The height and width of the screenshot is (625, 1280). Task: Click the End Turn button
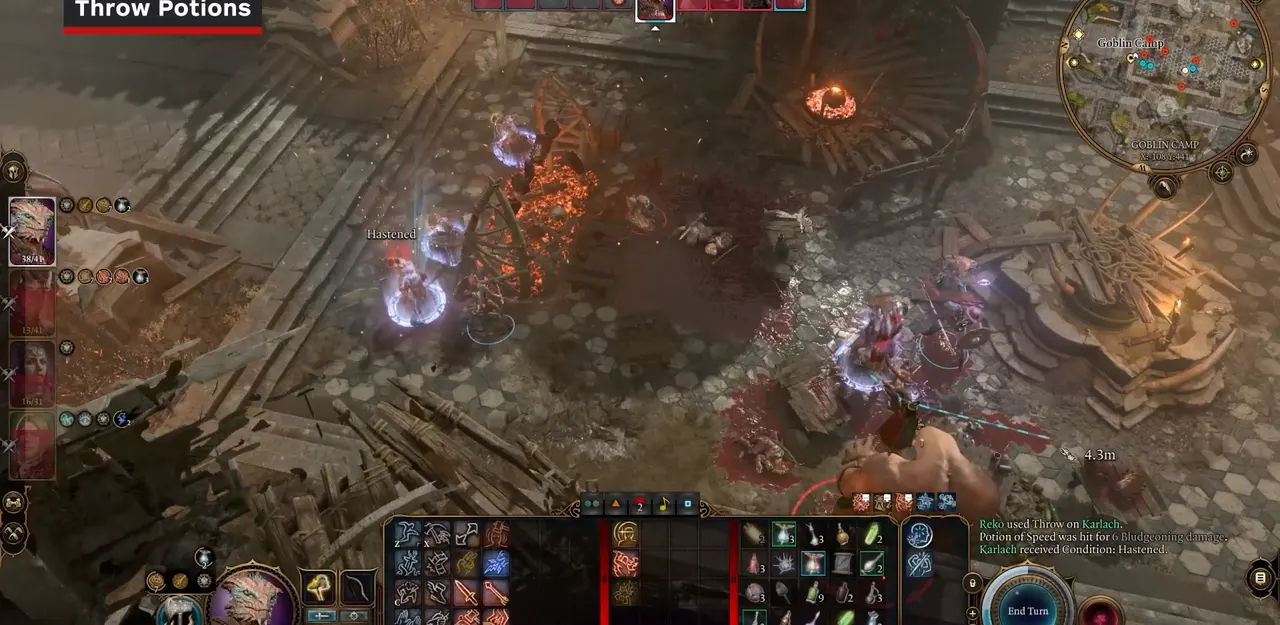click(1028, 610)
